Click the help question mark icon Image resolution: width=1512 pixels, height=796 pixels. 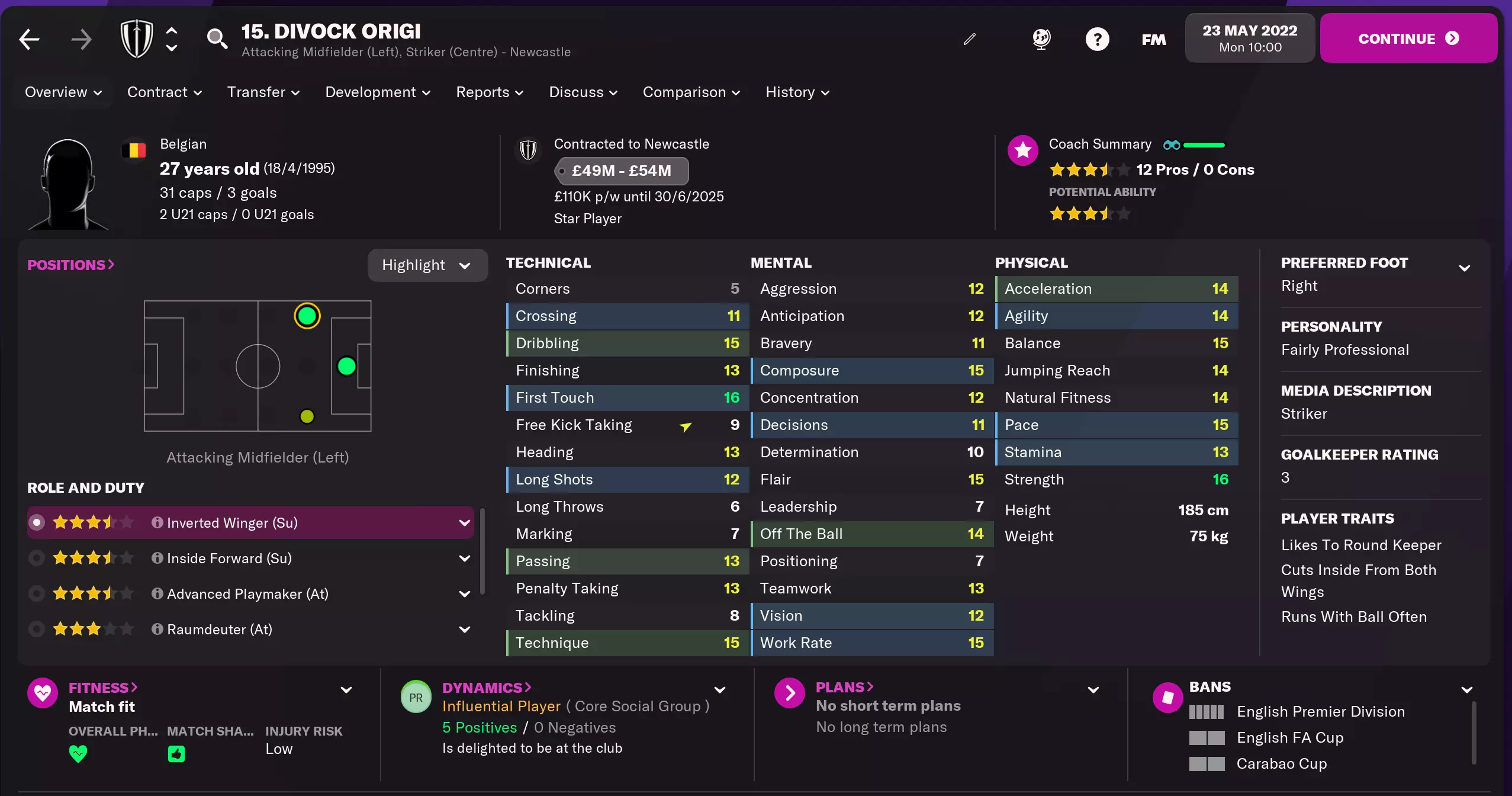1097,40
